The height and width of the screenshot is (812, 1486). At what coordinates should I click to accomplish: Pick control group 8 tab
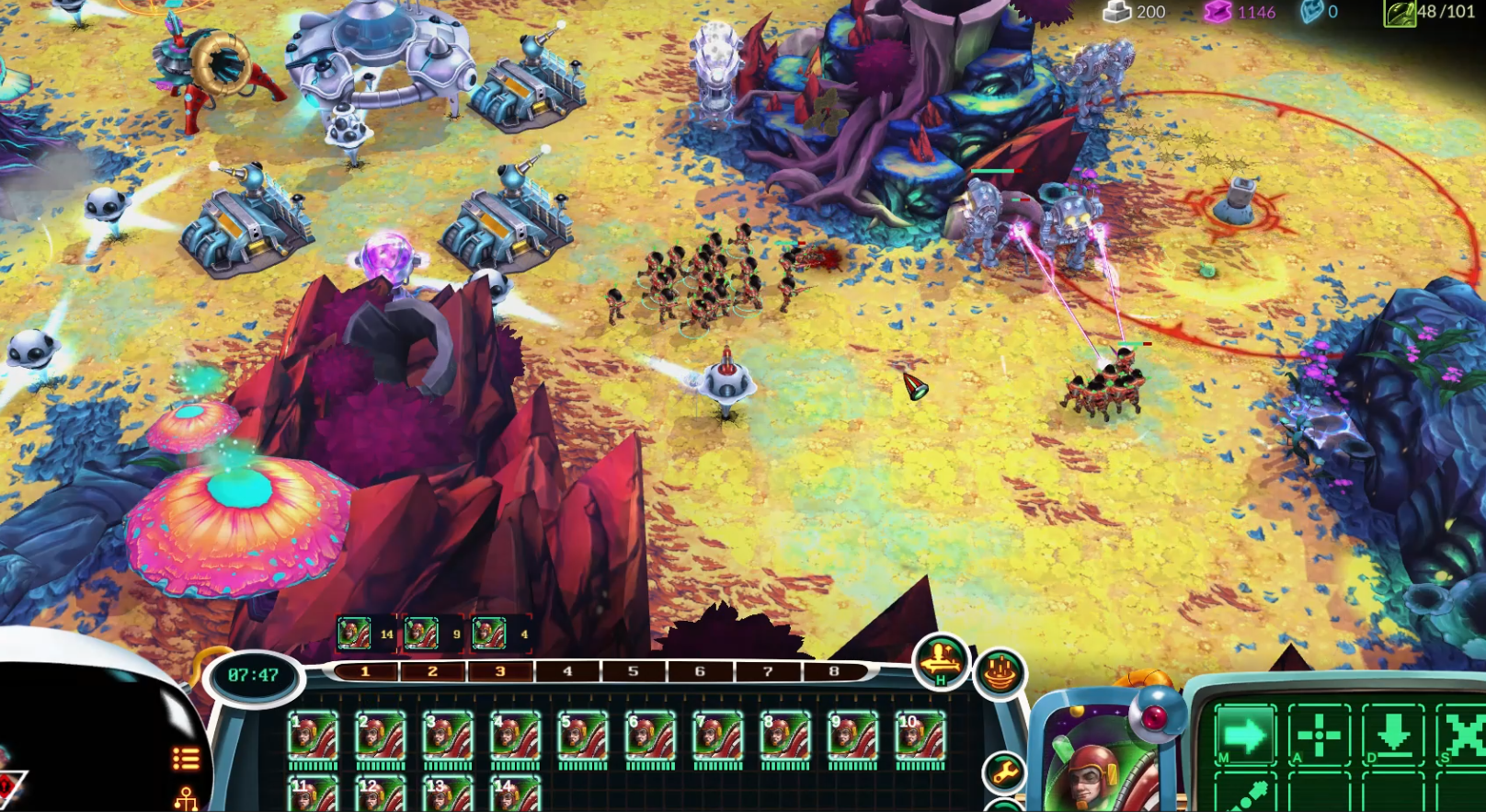coord(834,672)
